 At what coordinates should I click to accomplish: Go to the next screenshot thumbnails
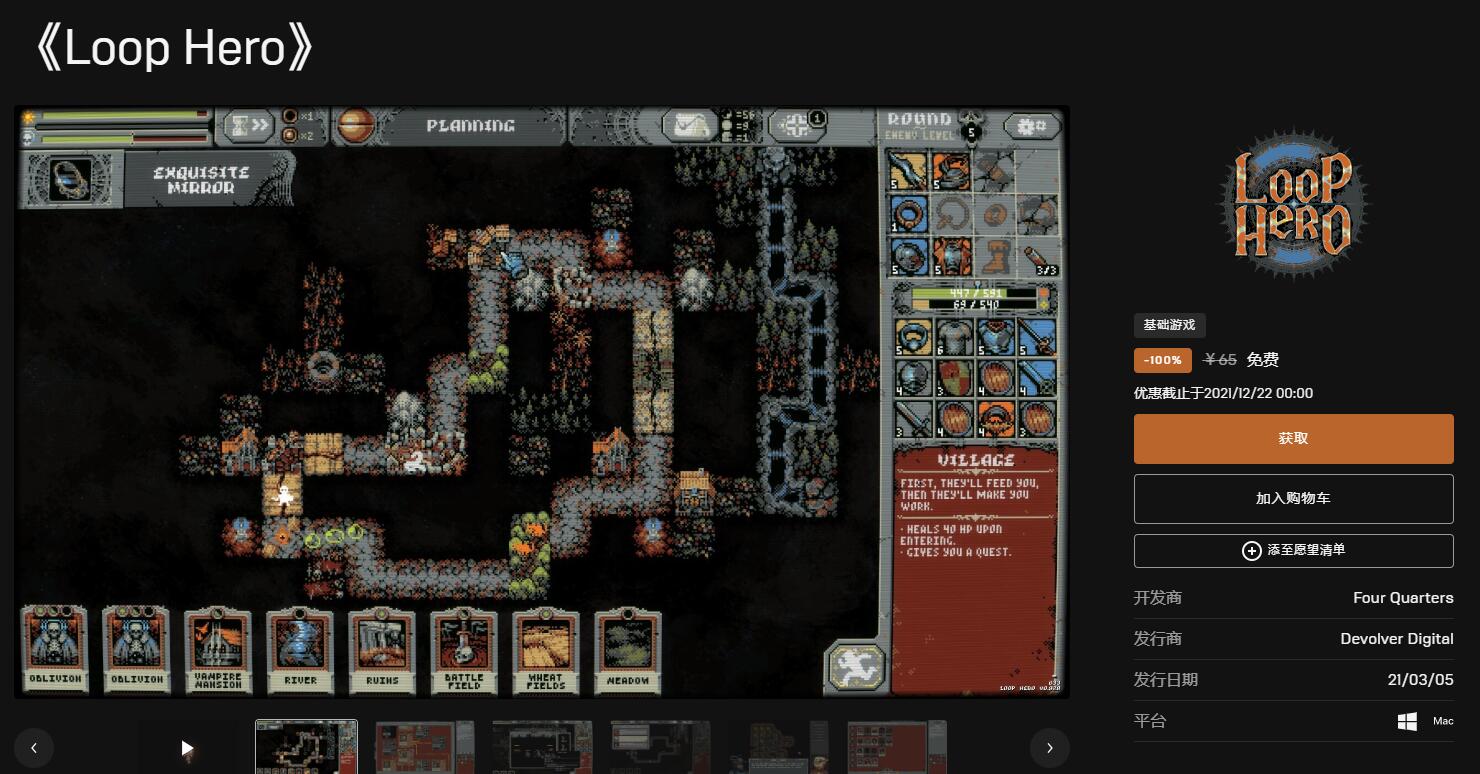coord(1049,747)
